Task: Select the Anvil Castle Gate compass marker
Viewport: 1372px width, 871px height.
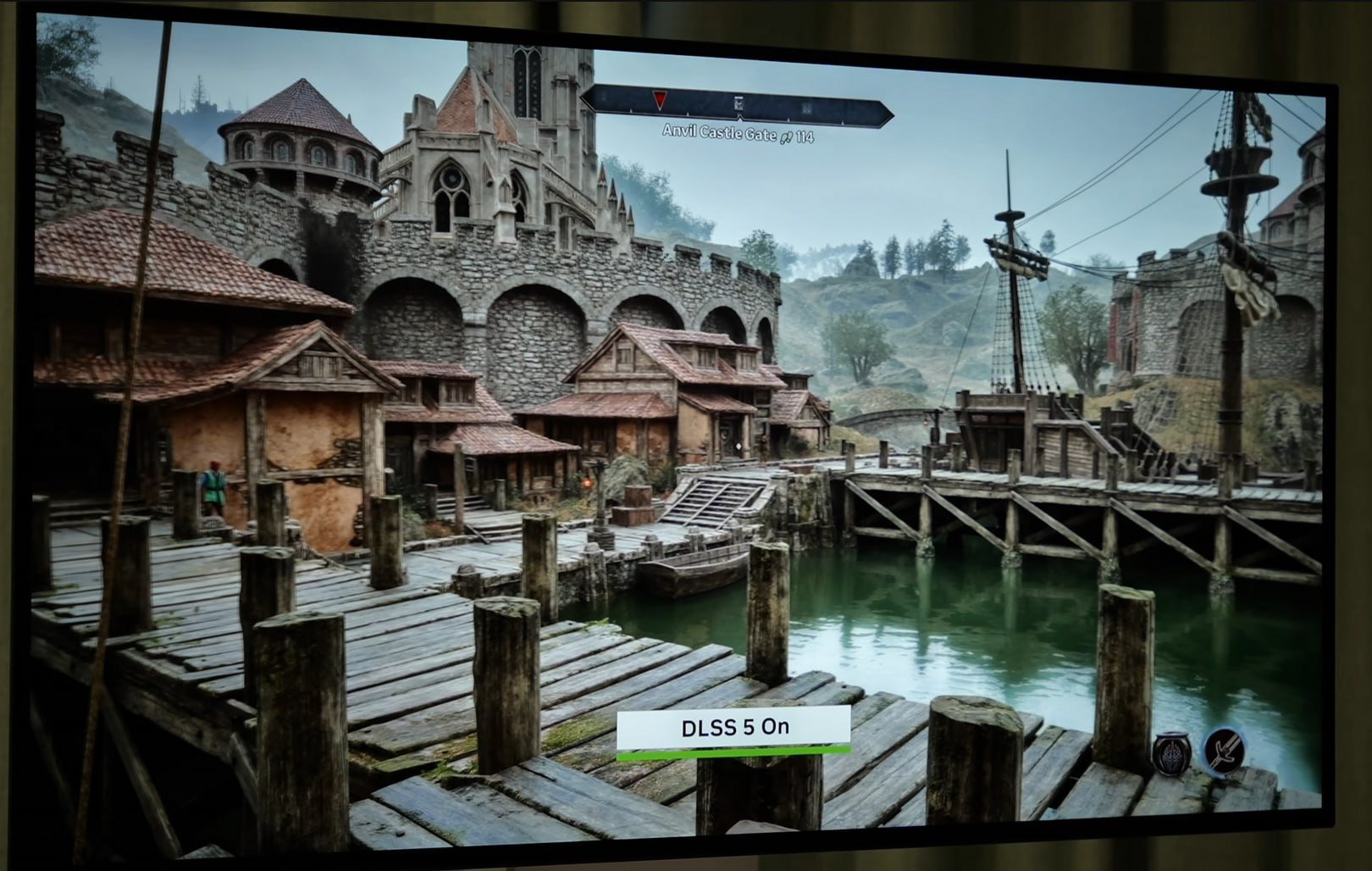Action: [739, 104]
